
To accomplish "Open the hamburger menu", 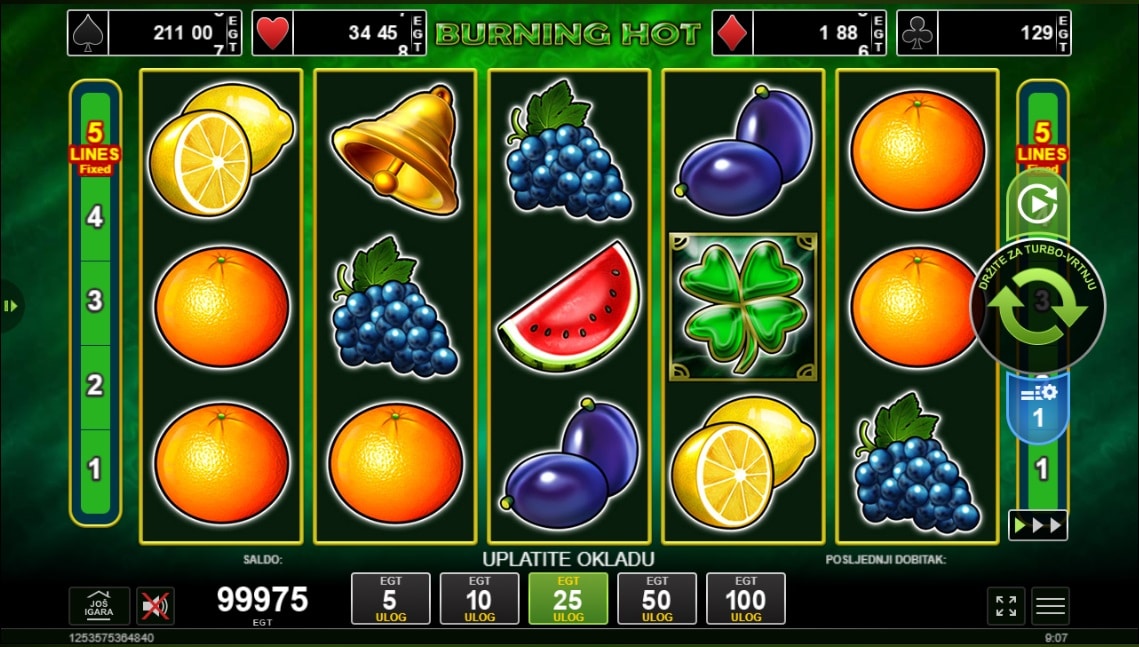I will pos(1050,606).
